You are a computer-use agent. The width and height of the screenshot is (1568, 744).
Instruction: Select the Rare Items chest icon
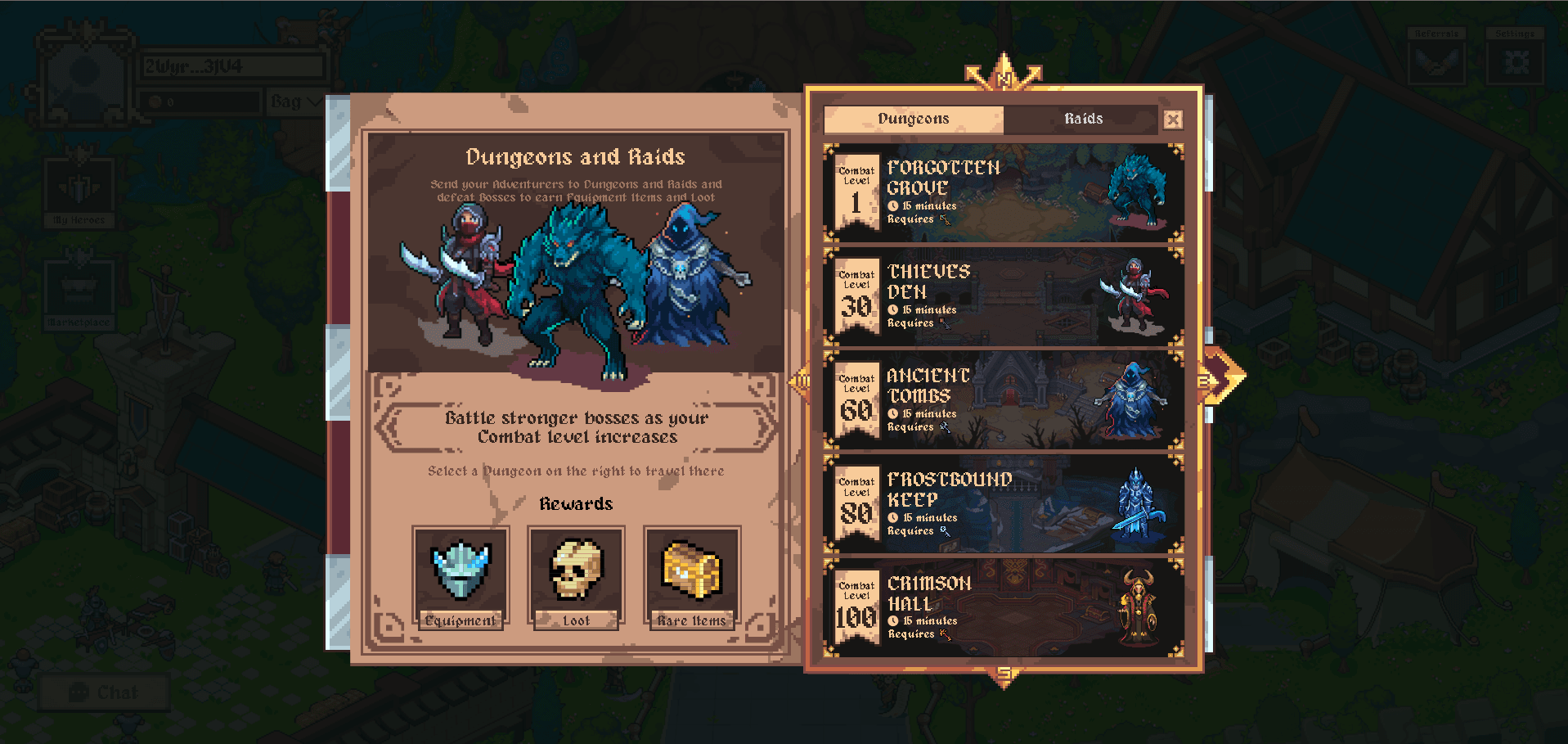pyautogui.click(x=692, y=571)
